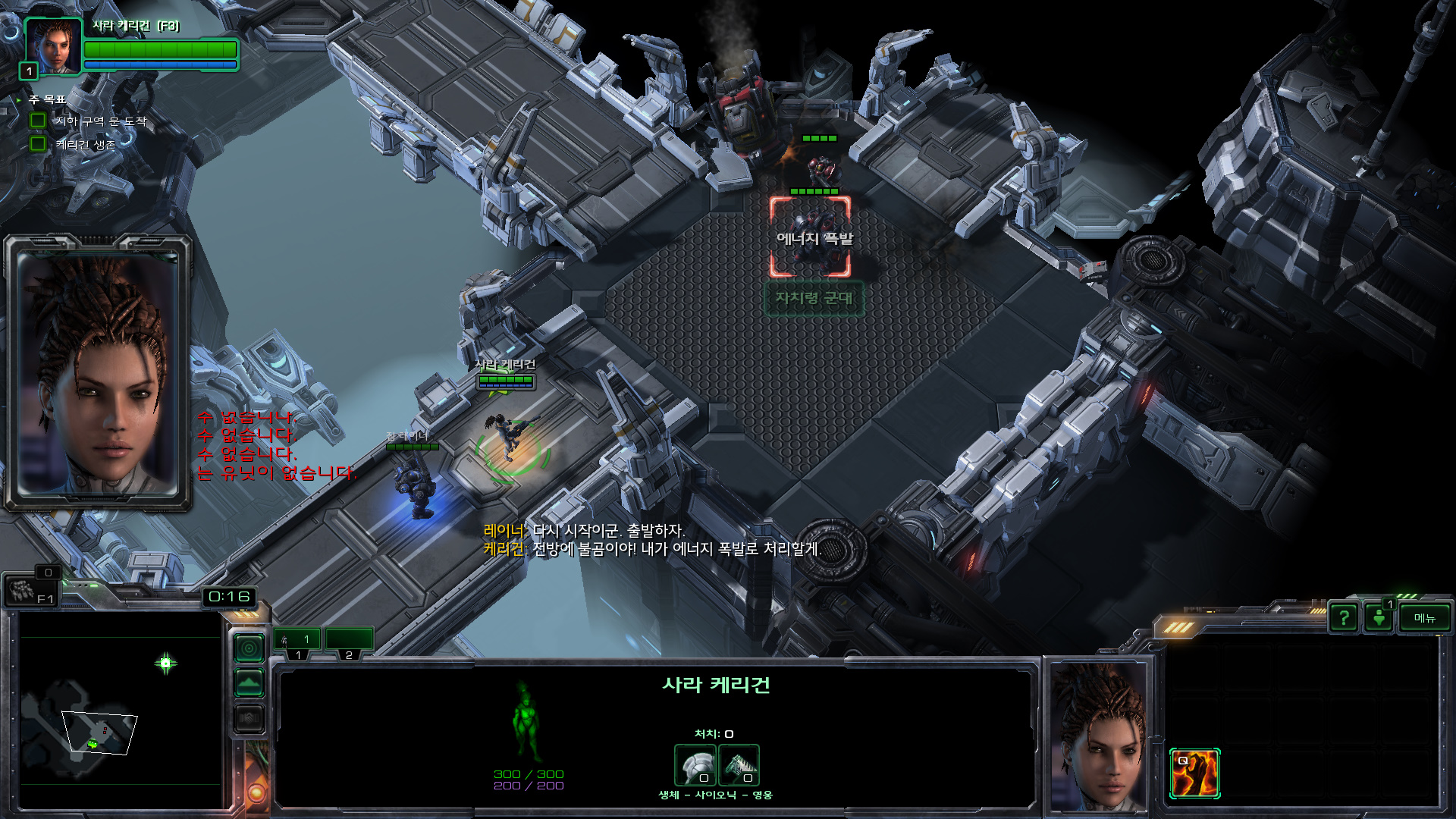The height and width of the screenshot is (819, 1456).
Task: Open the question mark help button
Action: pyautogui.click(x=1344, y=618)
